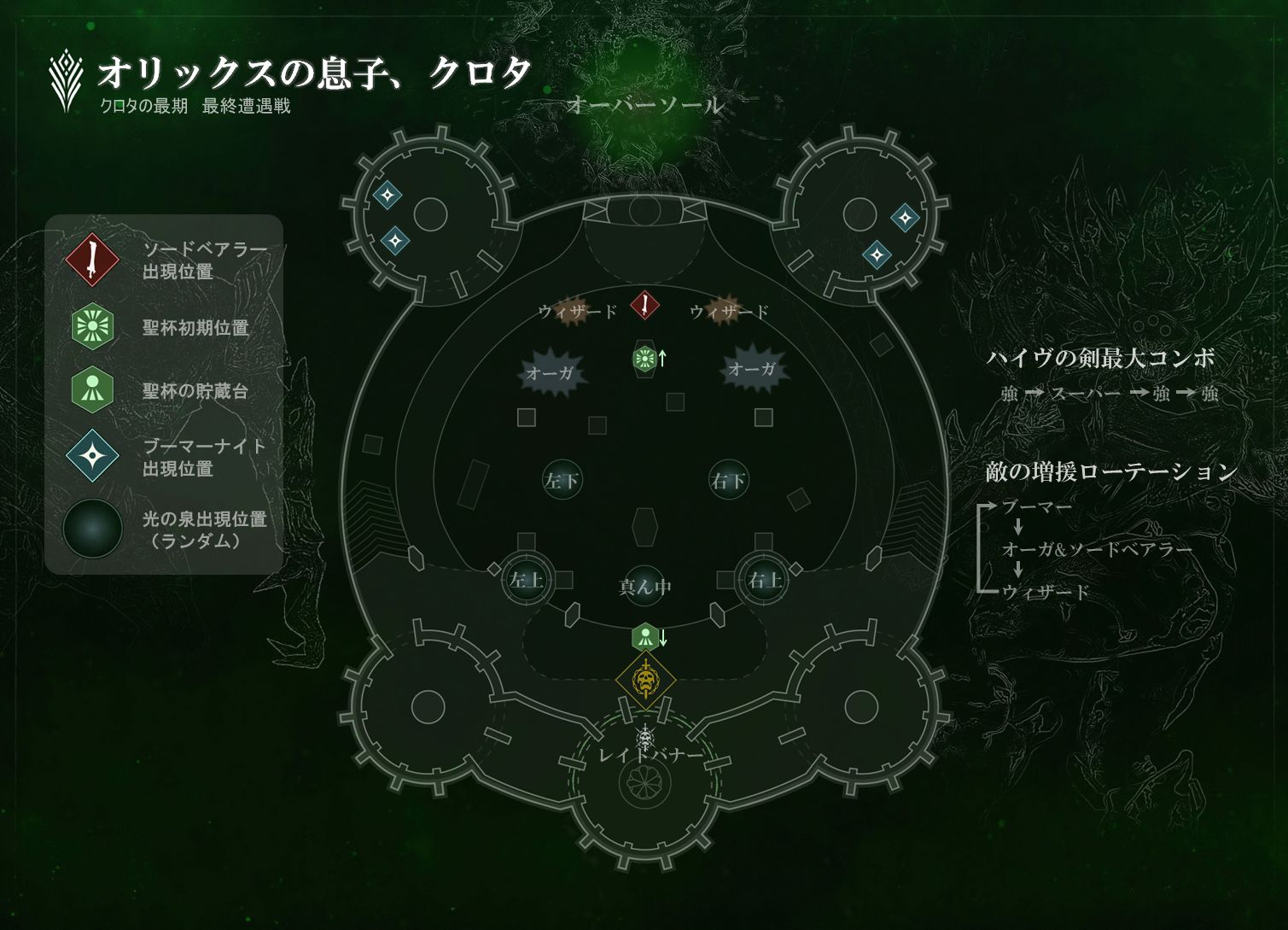The width and height of the screenshot is (1288, 930).
Task: Click the golden Crota skull boss marker
Action: pos(646,681)
